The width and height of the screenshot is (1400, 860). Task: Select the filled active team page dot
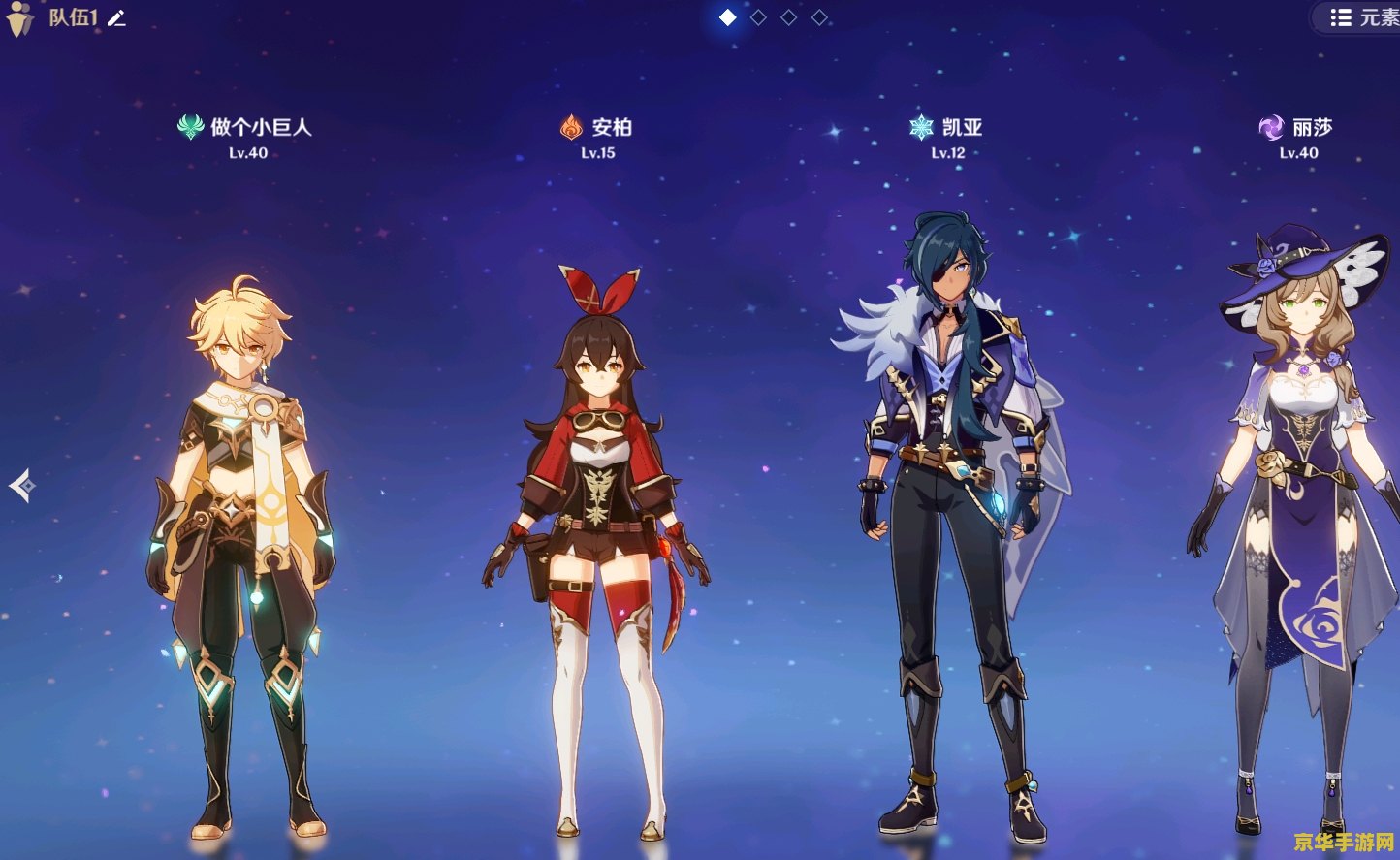pos(728,17)
